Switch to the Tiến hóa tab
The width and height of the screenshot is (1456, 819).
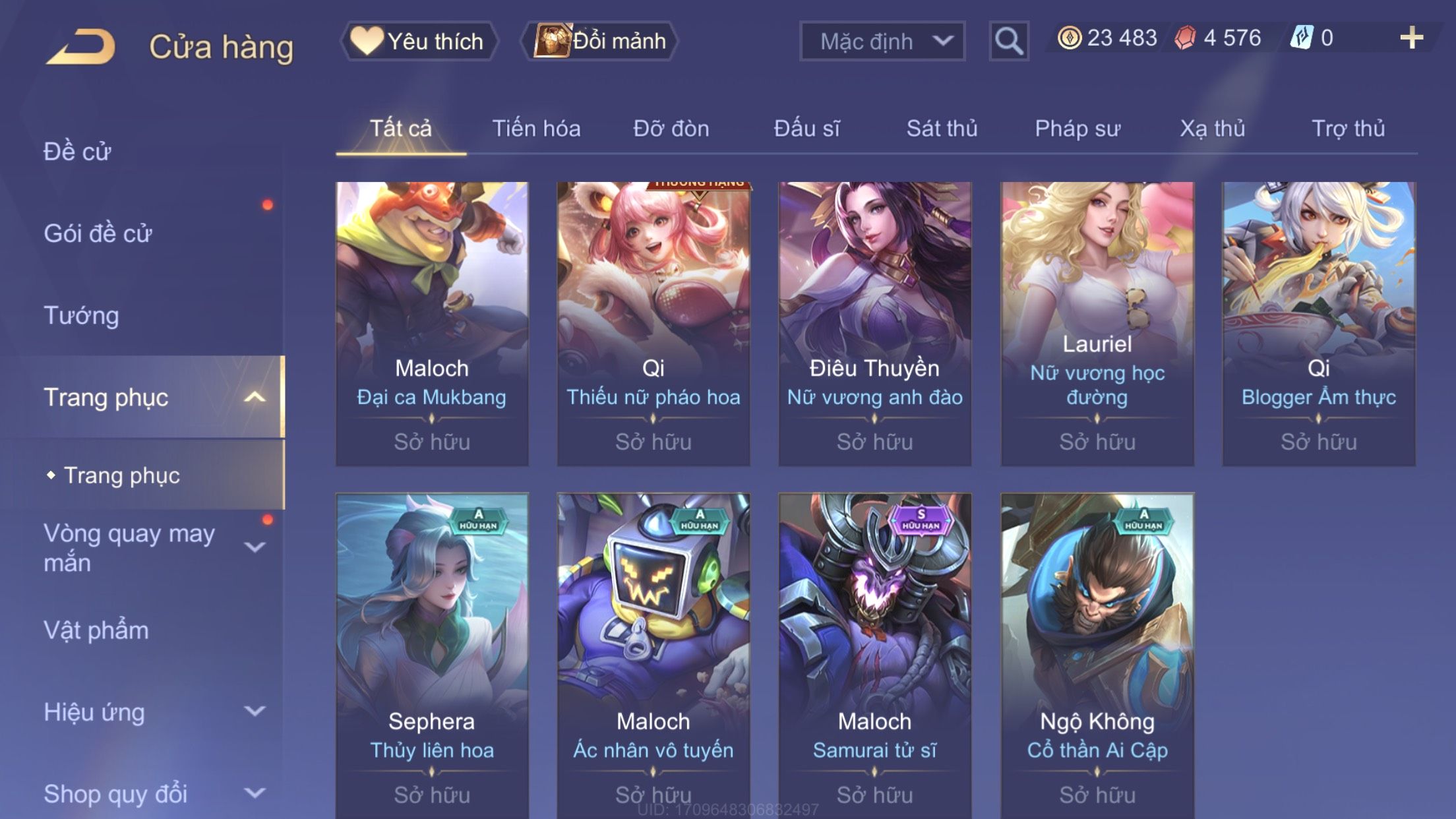click(x=536, y=129)
